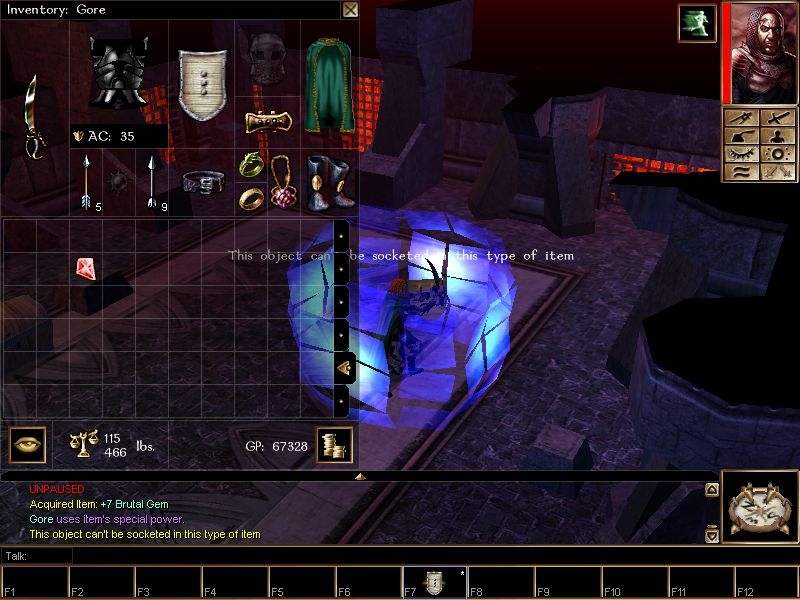The height and width of the screenshot is (600, 800).
Task: Close the Gore inventory window
Action: click(350, 10)
